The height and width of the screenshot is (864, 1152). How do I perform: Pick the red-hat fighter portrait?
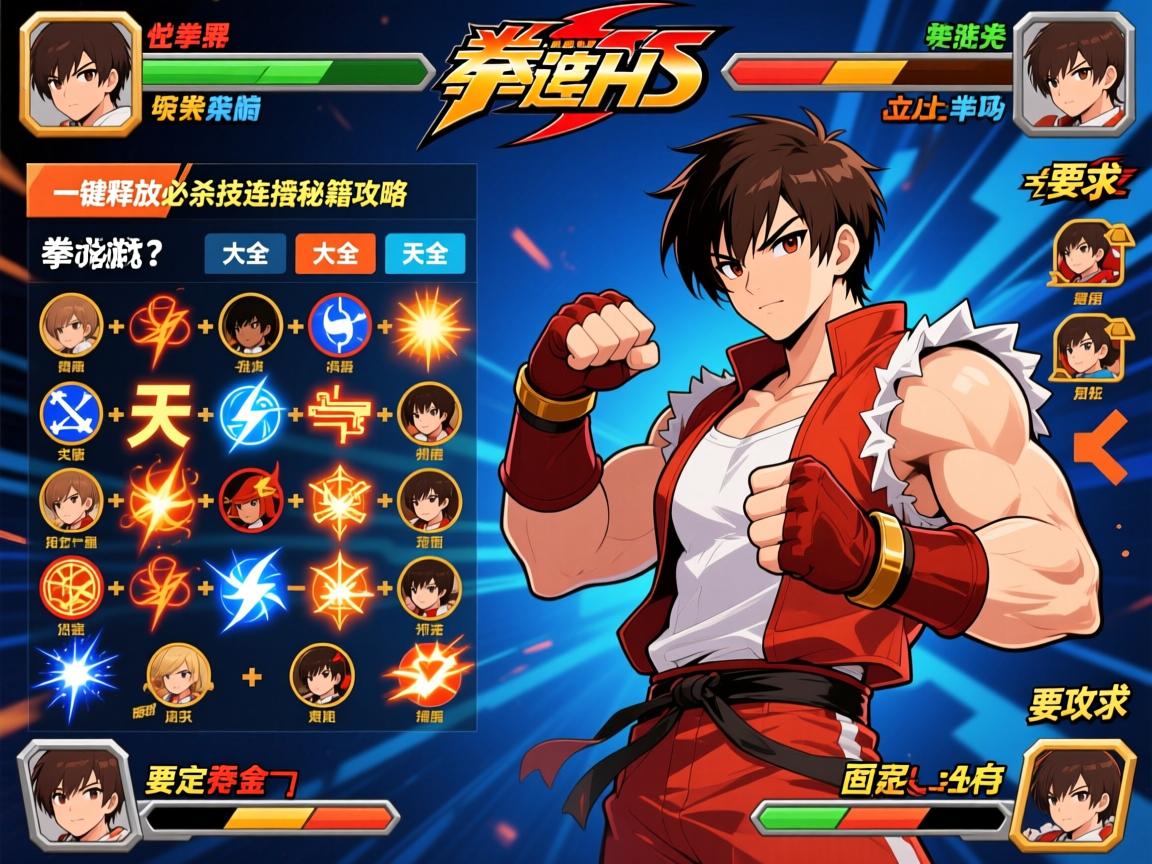[x=250, y=498]
